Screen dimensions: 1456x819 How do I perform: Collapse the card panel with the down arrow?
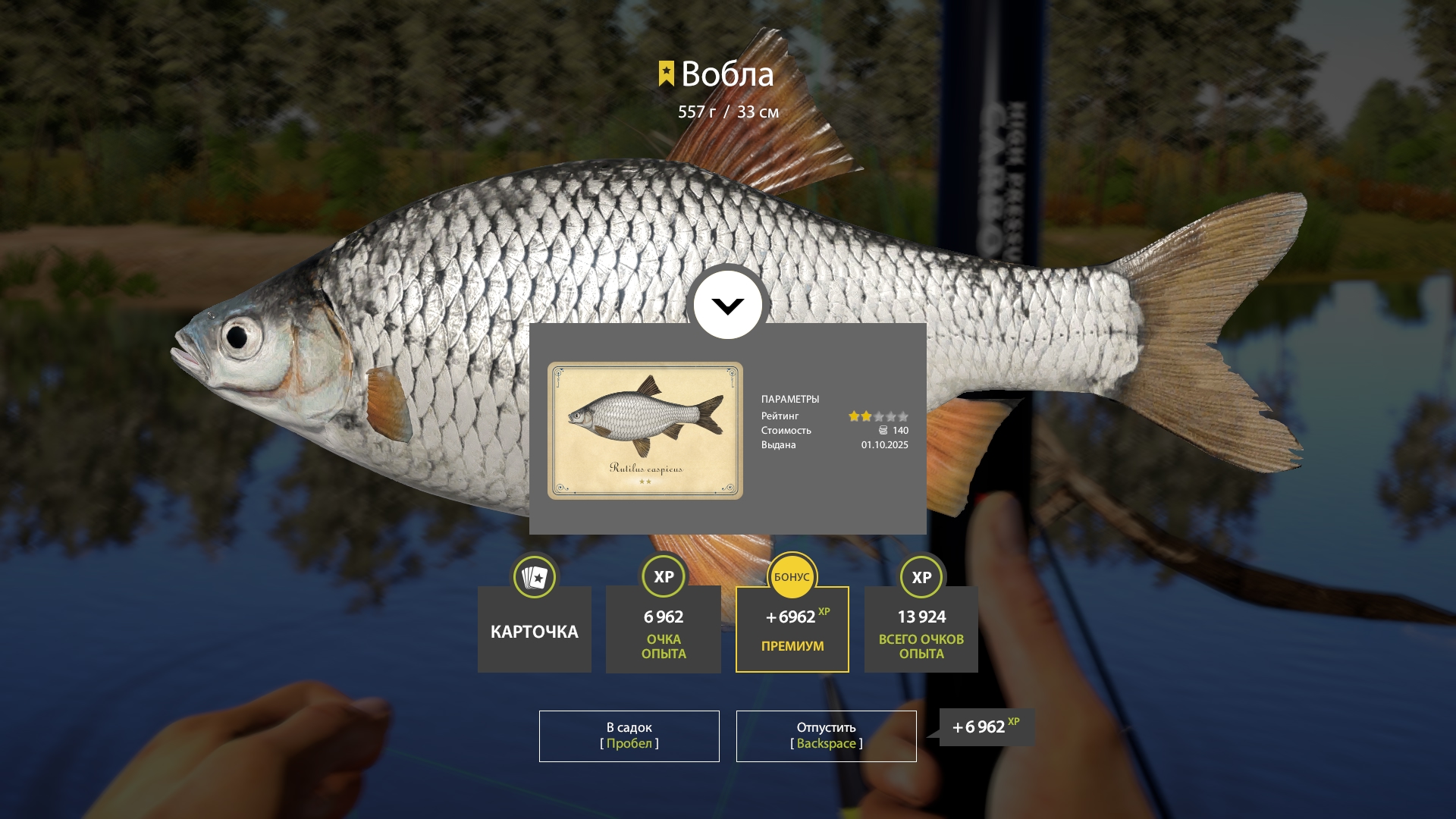pyautogui.click(x=728, y=306)
